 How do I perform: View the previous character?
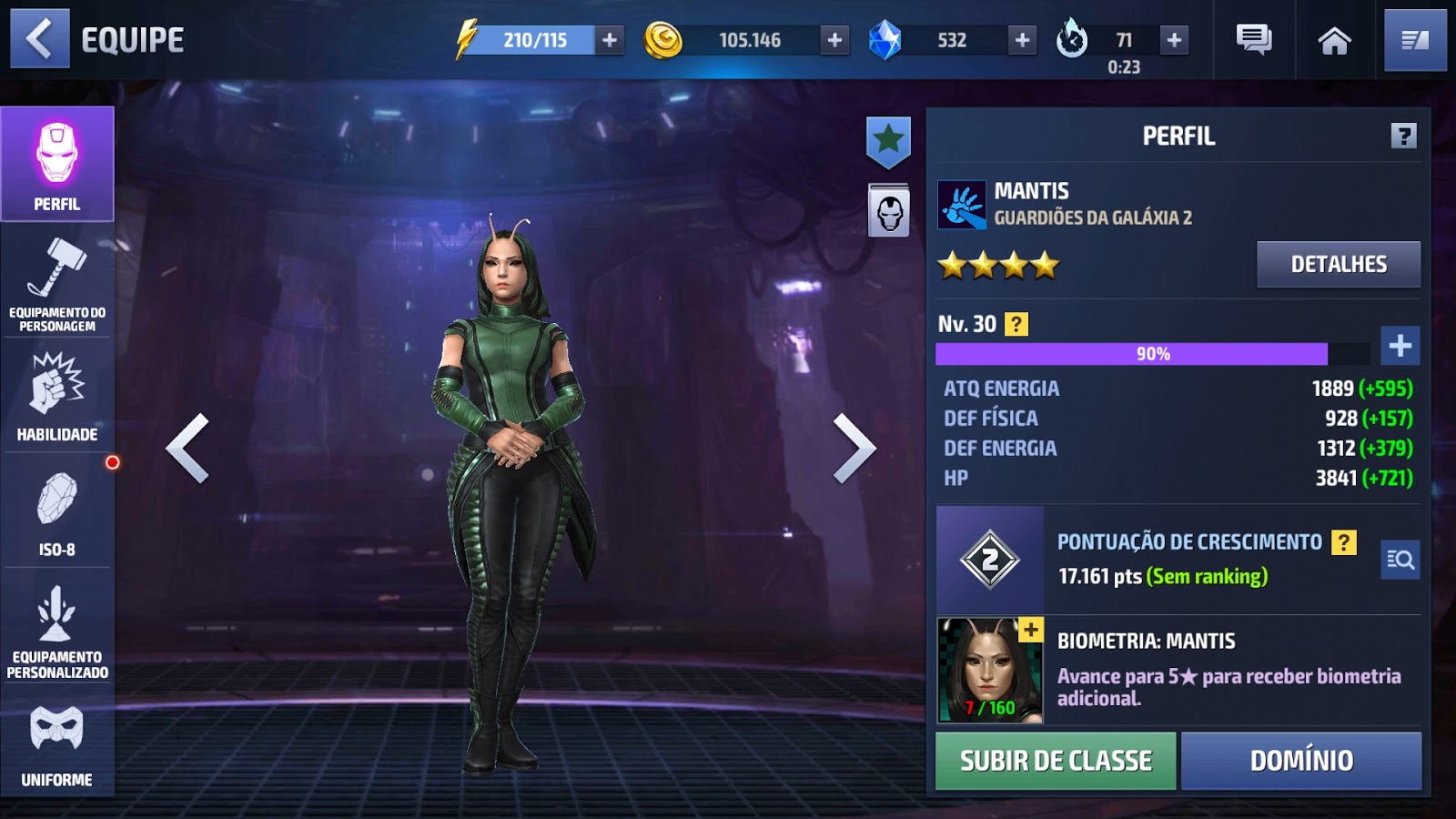(x=188, y=448)
